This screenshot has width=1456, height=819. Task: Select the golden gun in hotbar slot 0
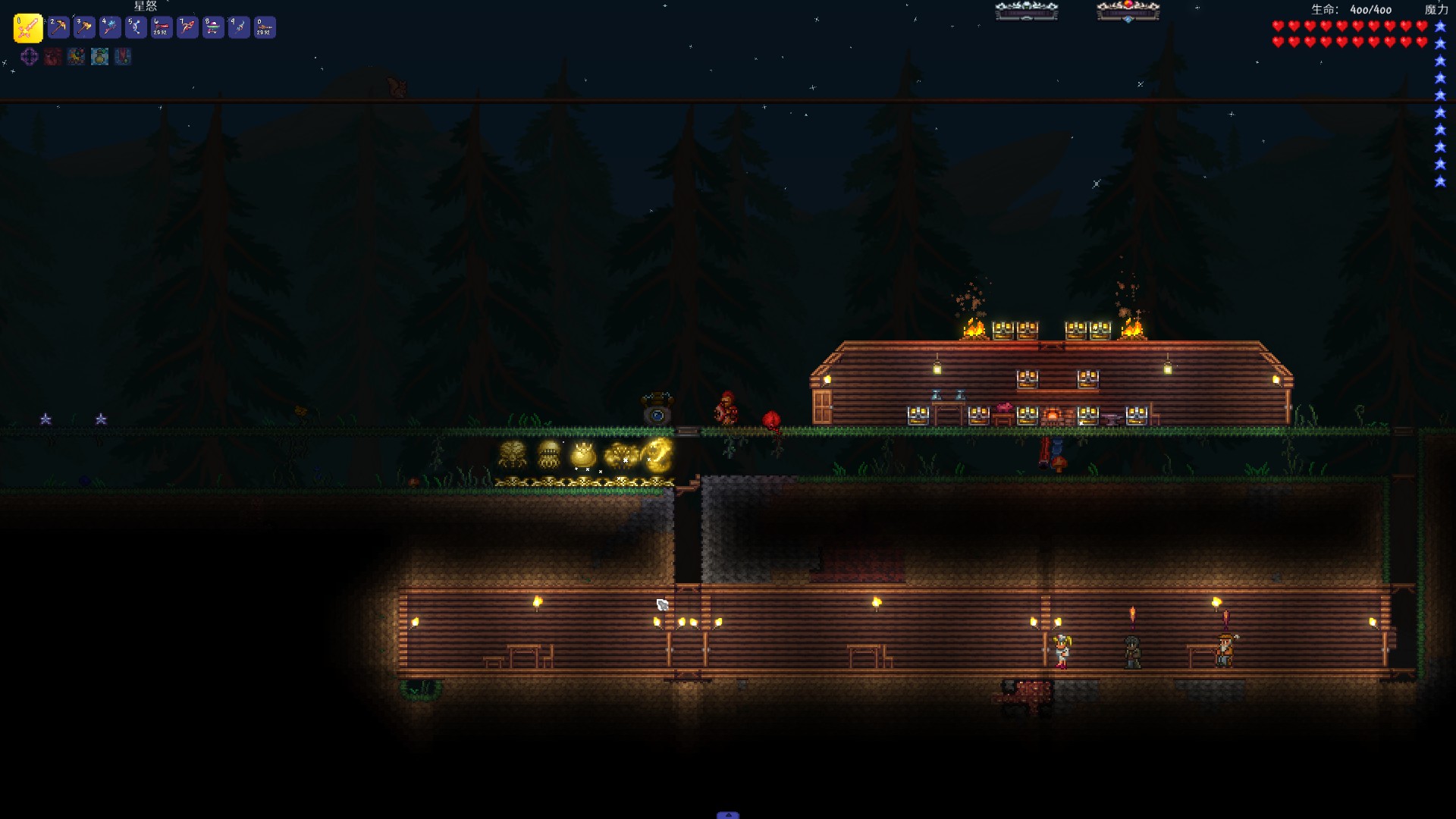pos(265,28)
